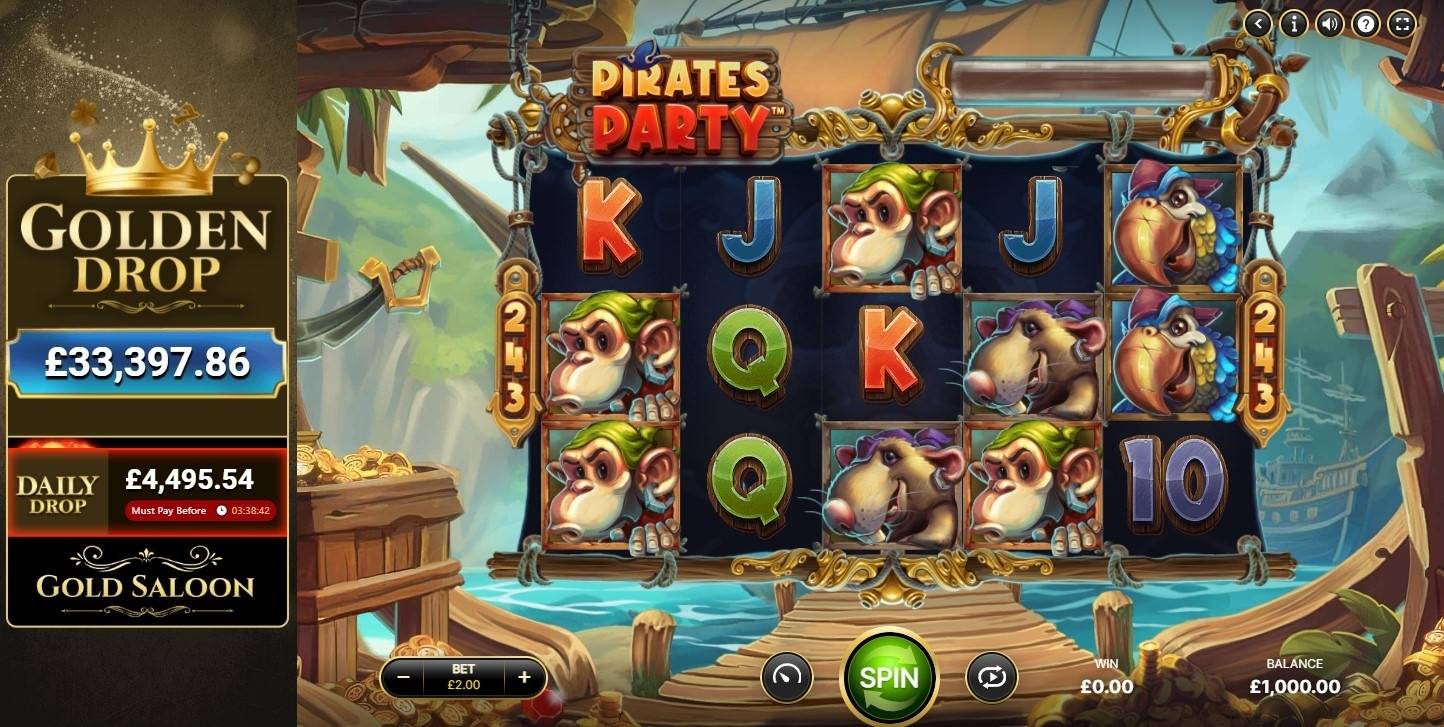Open the autoplay options
The image size is (1444, 727).
989,677
